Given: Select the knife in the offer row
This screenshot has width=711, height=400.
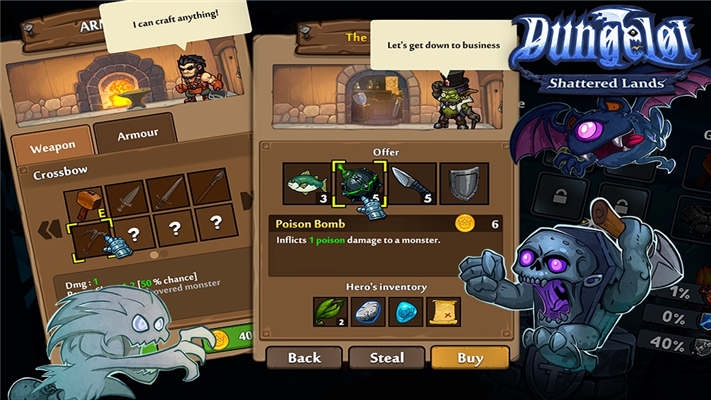Looking at the screenshot, I should pyautogui.click(x=412, y=183).
